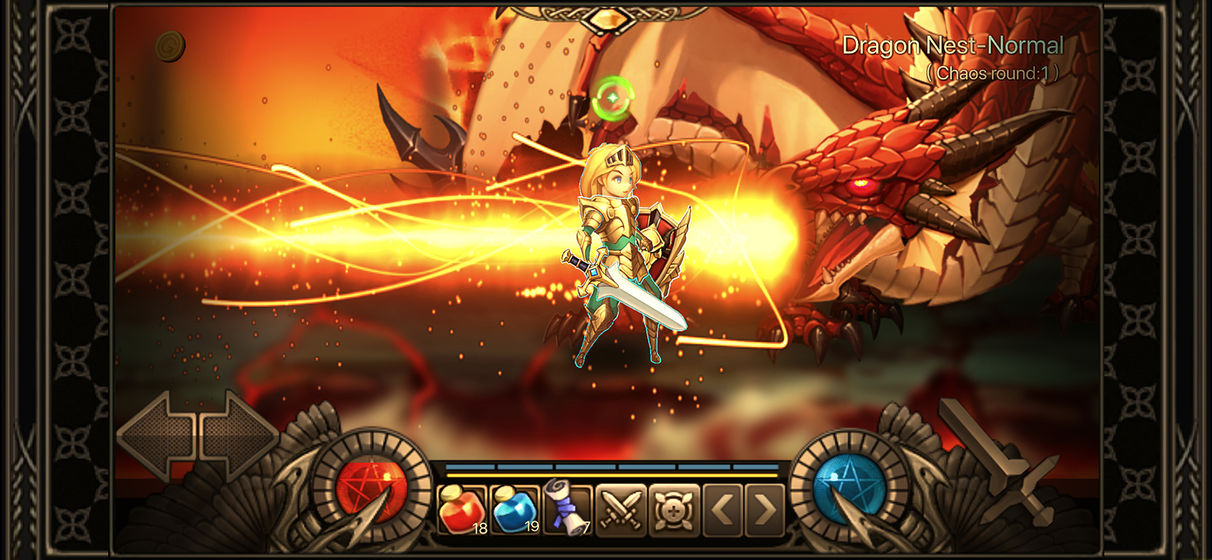Activate the round shield skill

tap(672, 509)
